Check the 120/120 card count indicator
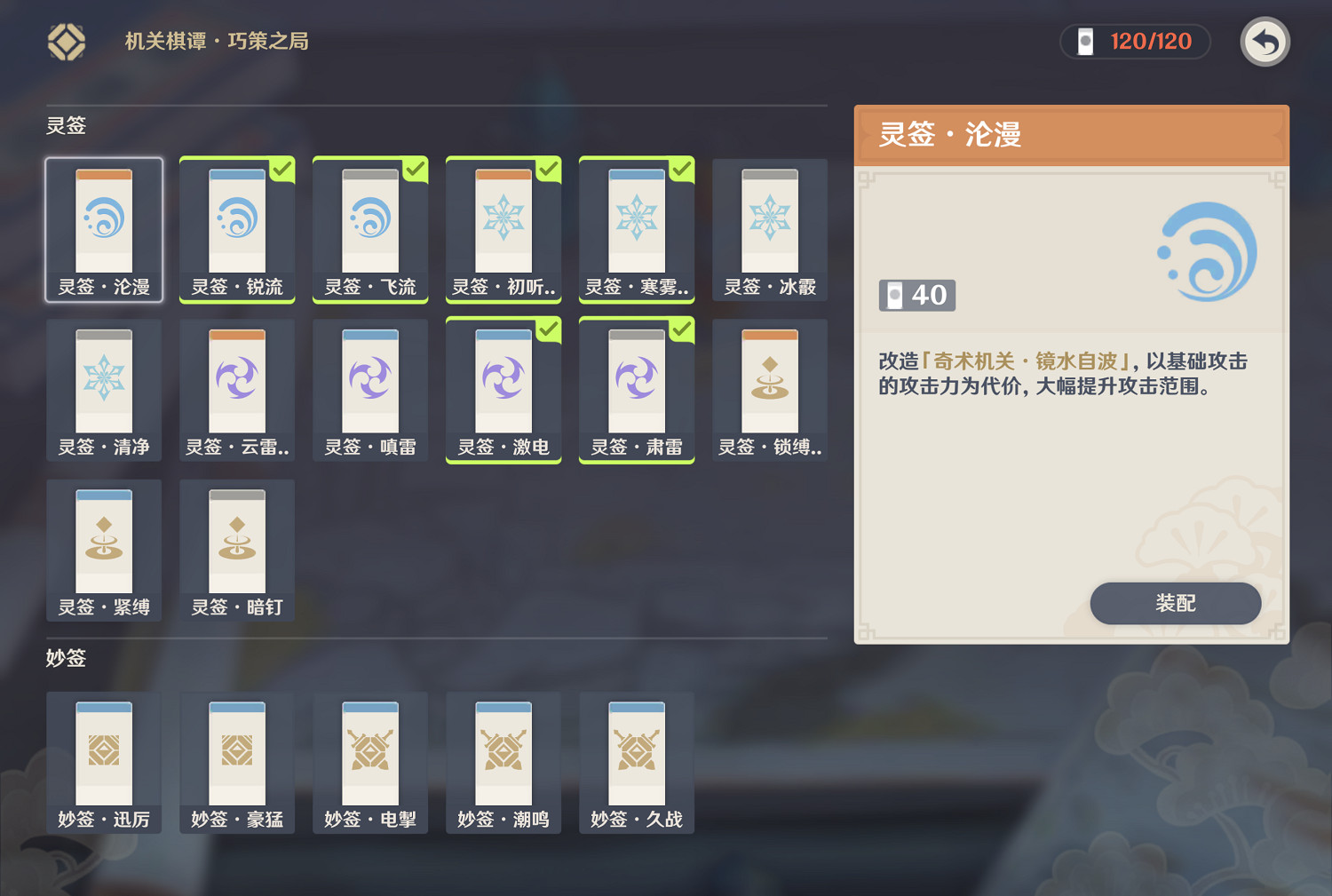The width and height of the screenshot is (1332, 896). pos(1135,41)
